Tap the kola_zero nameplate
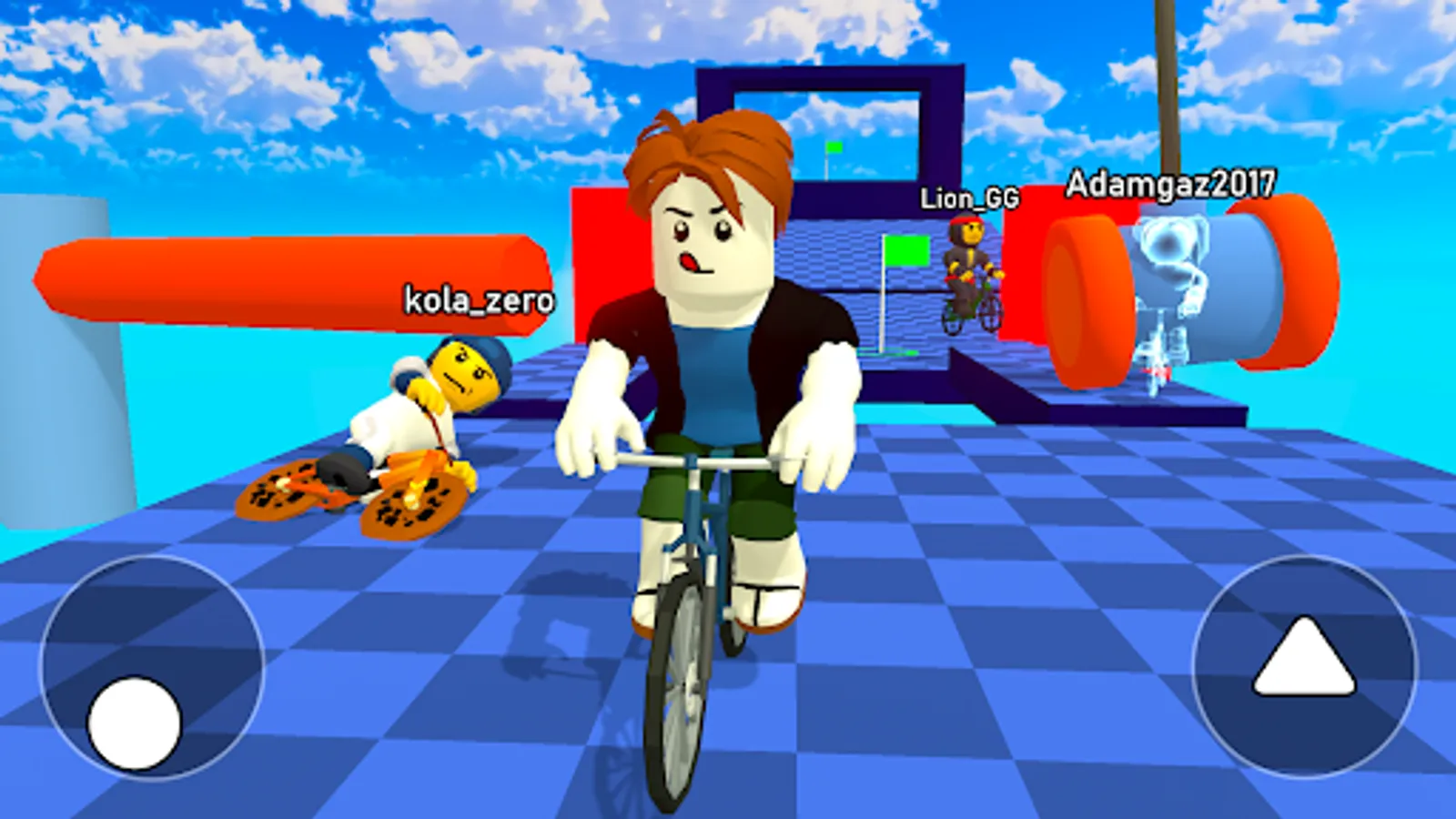The width and height of the screenshot is (1456, 819). tap(478, 300)
